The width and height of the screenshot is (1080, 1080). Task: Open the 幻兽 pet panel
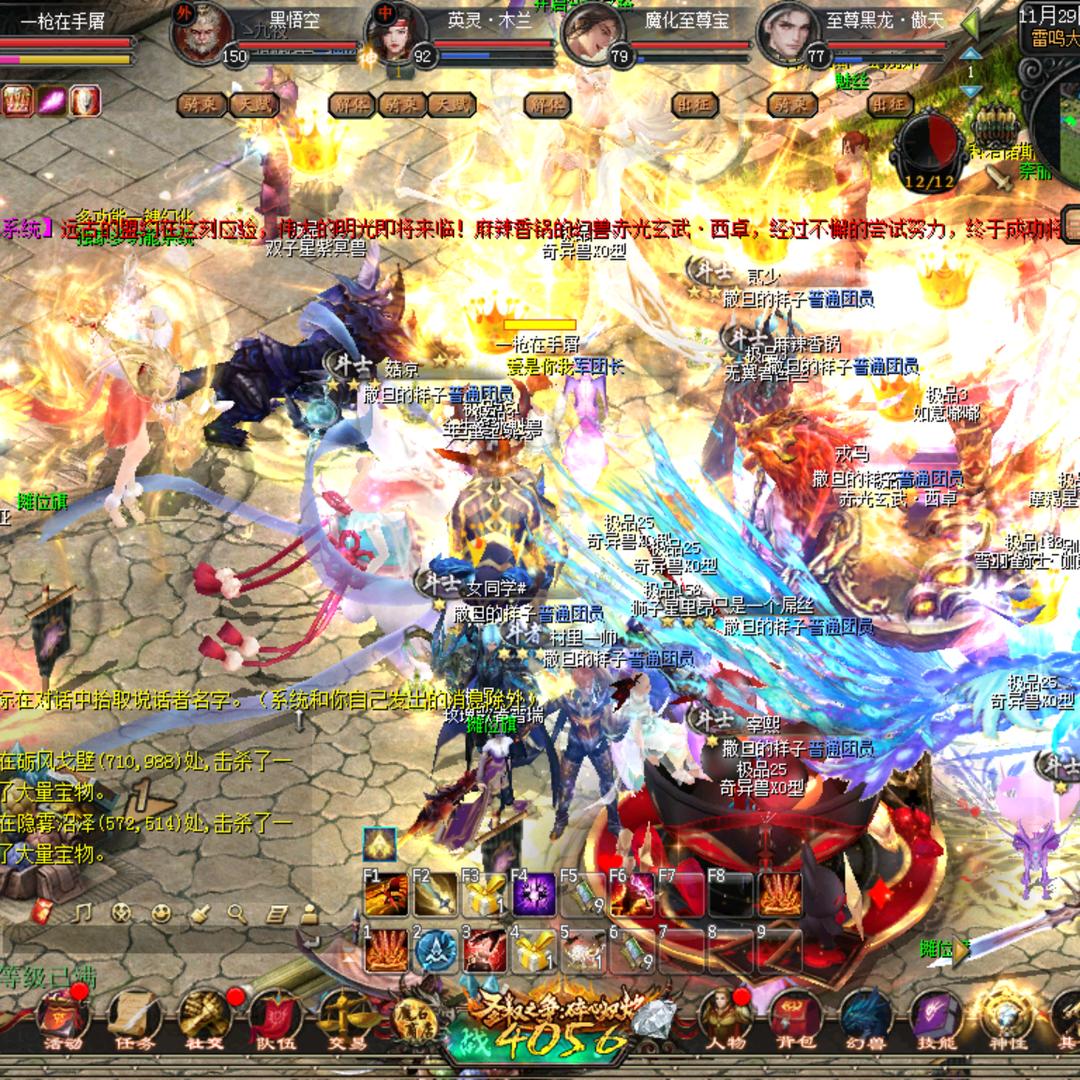pyautogui.click(x=864, y=1020)
